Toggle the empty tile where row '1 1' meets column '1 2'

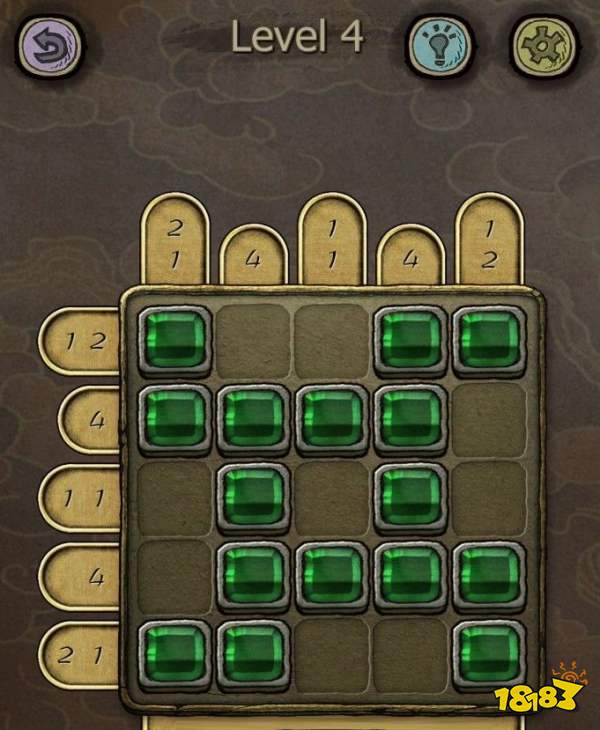pyautogui.click(x=489, y=497)
